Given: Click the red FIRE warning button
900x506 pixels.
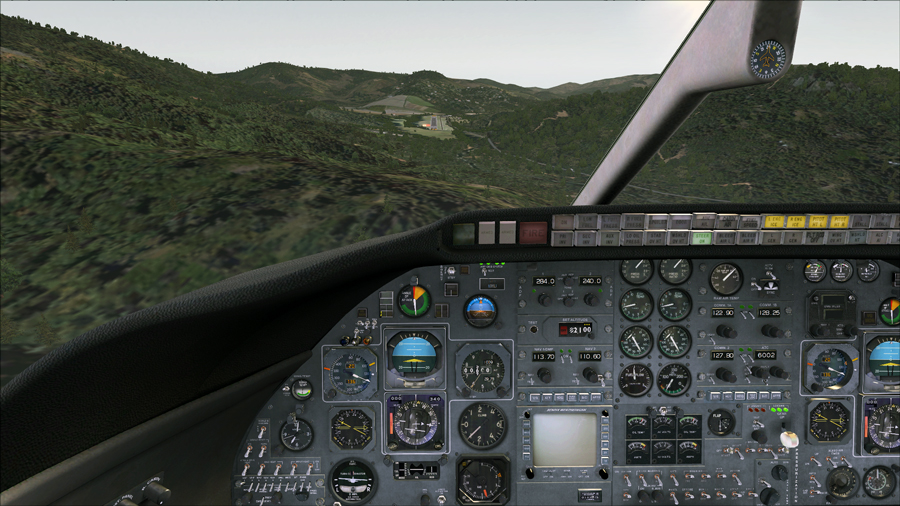Looking at the screenshot, I should click(533, 233).
